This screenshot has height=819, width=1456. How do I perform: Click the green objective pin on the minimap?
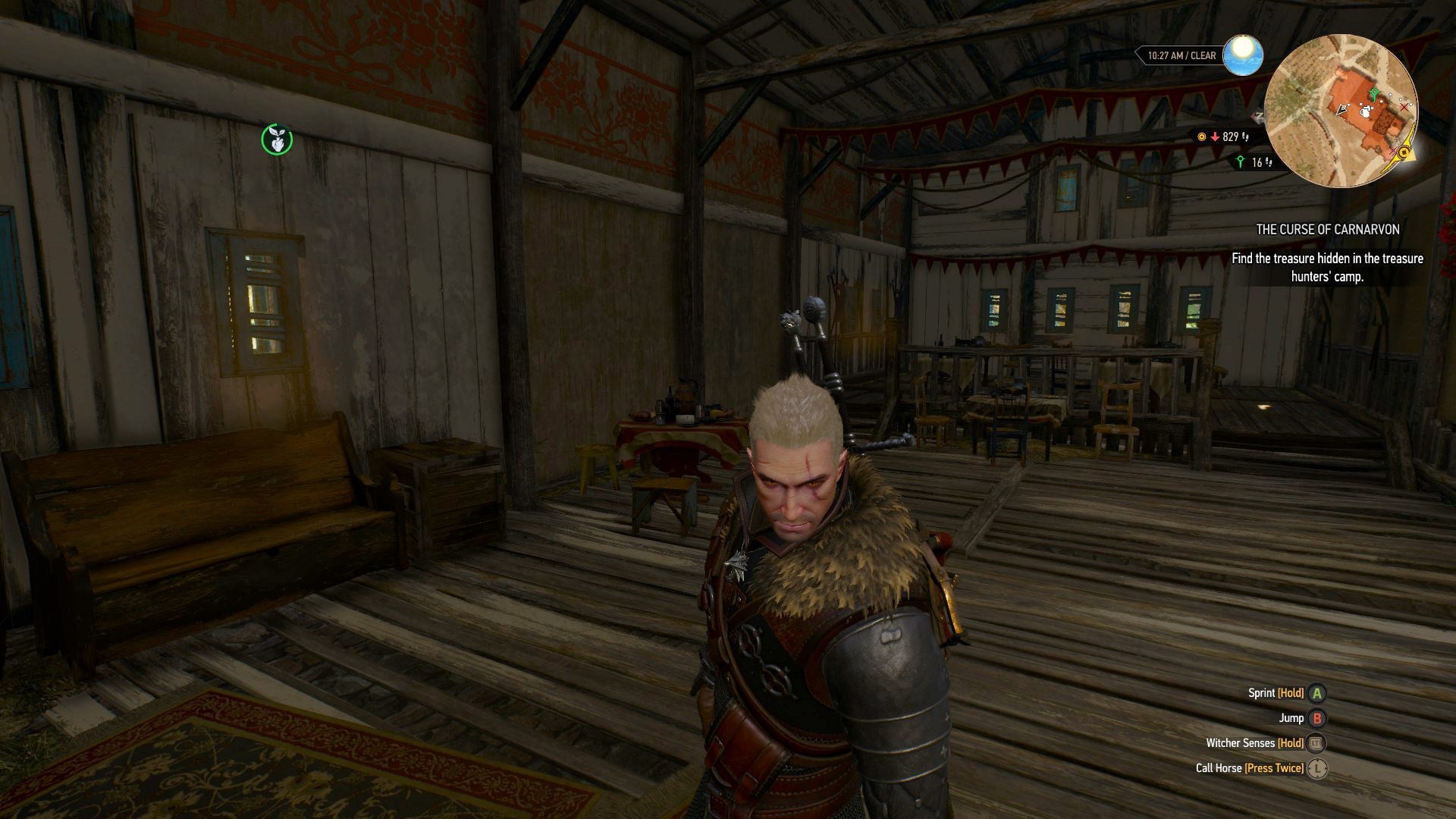pos(1374,95)
